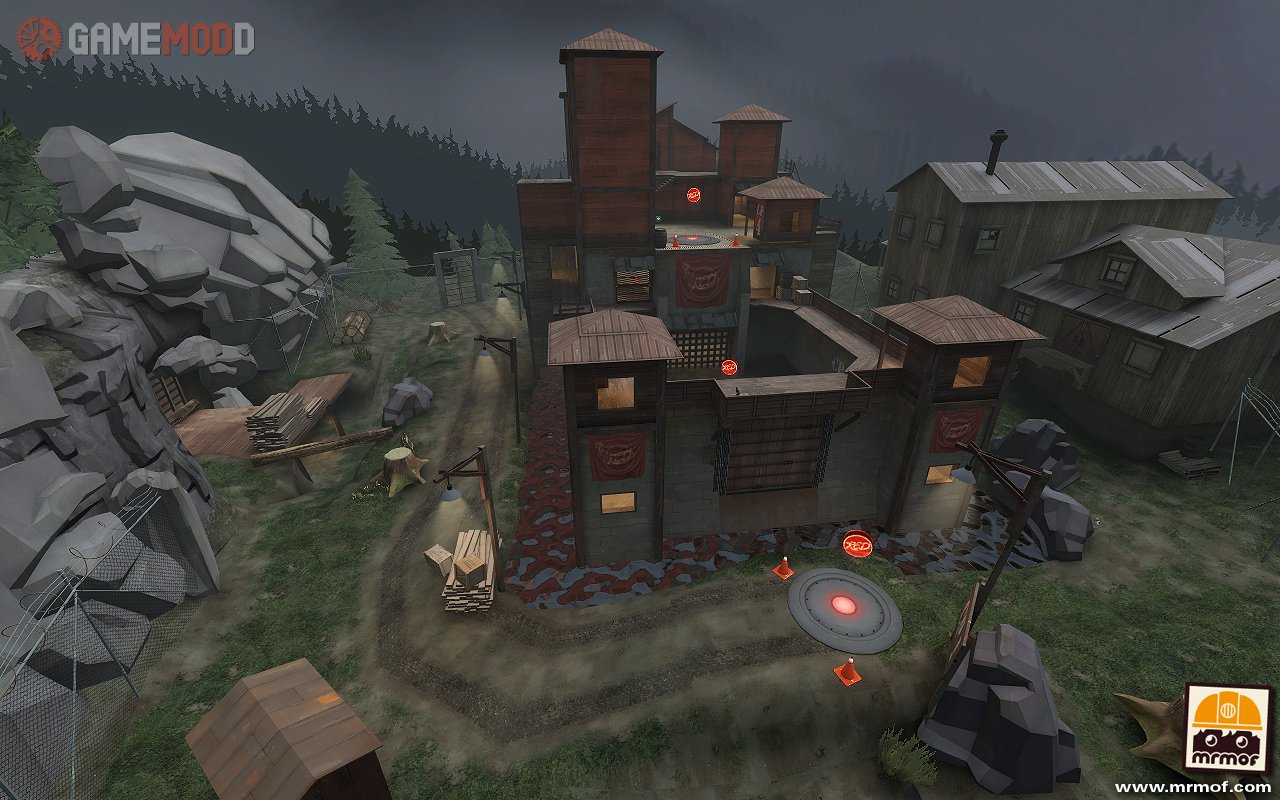Open the www.mrmof.com link
Image resolution: width=1280 pixels, height=800 pixels.
tap(1192, 787)
